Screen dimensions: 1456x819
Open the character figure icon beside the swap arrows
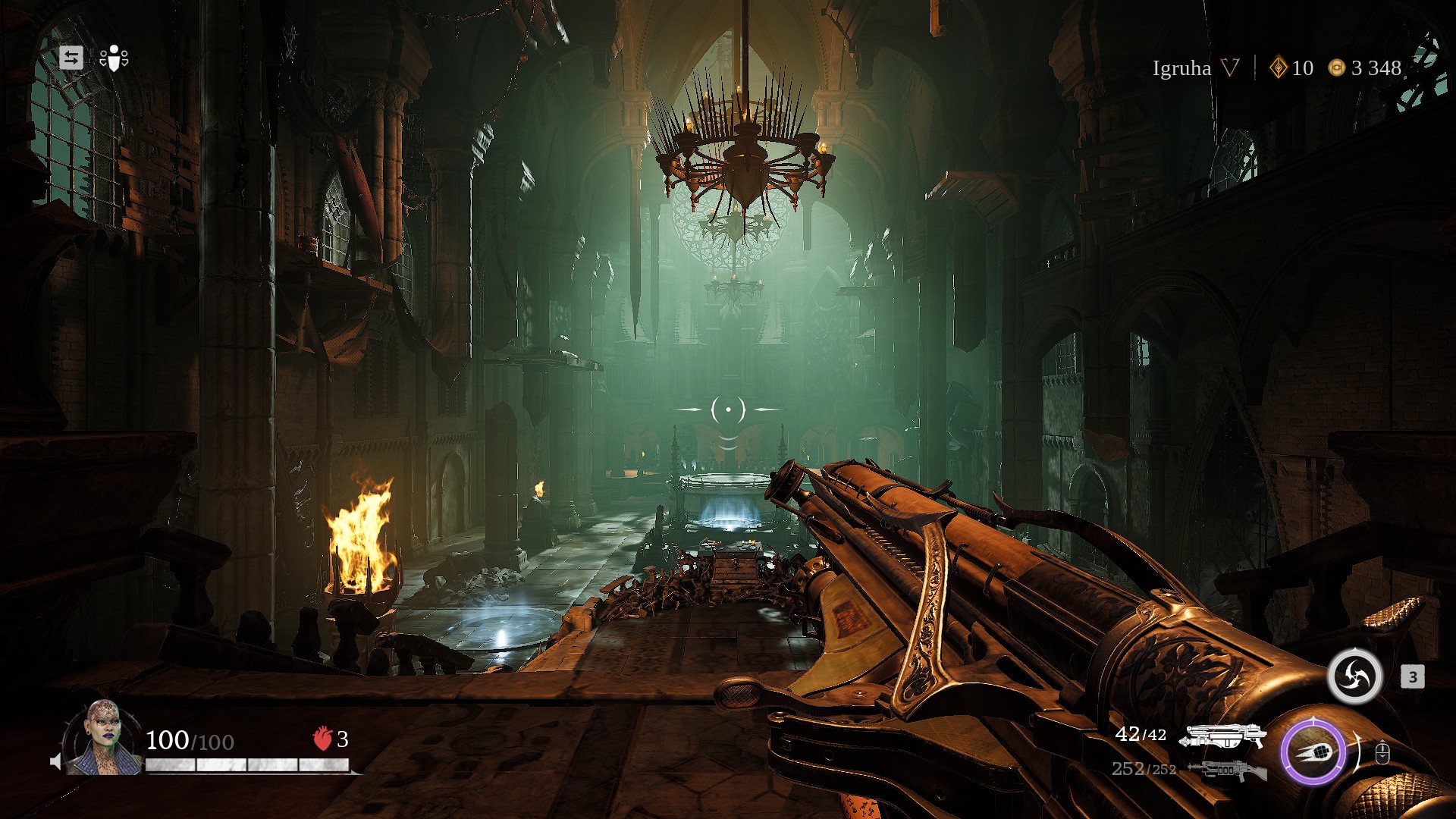(114, 58)
